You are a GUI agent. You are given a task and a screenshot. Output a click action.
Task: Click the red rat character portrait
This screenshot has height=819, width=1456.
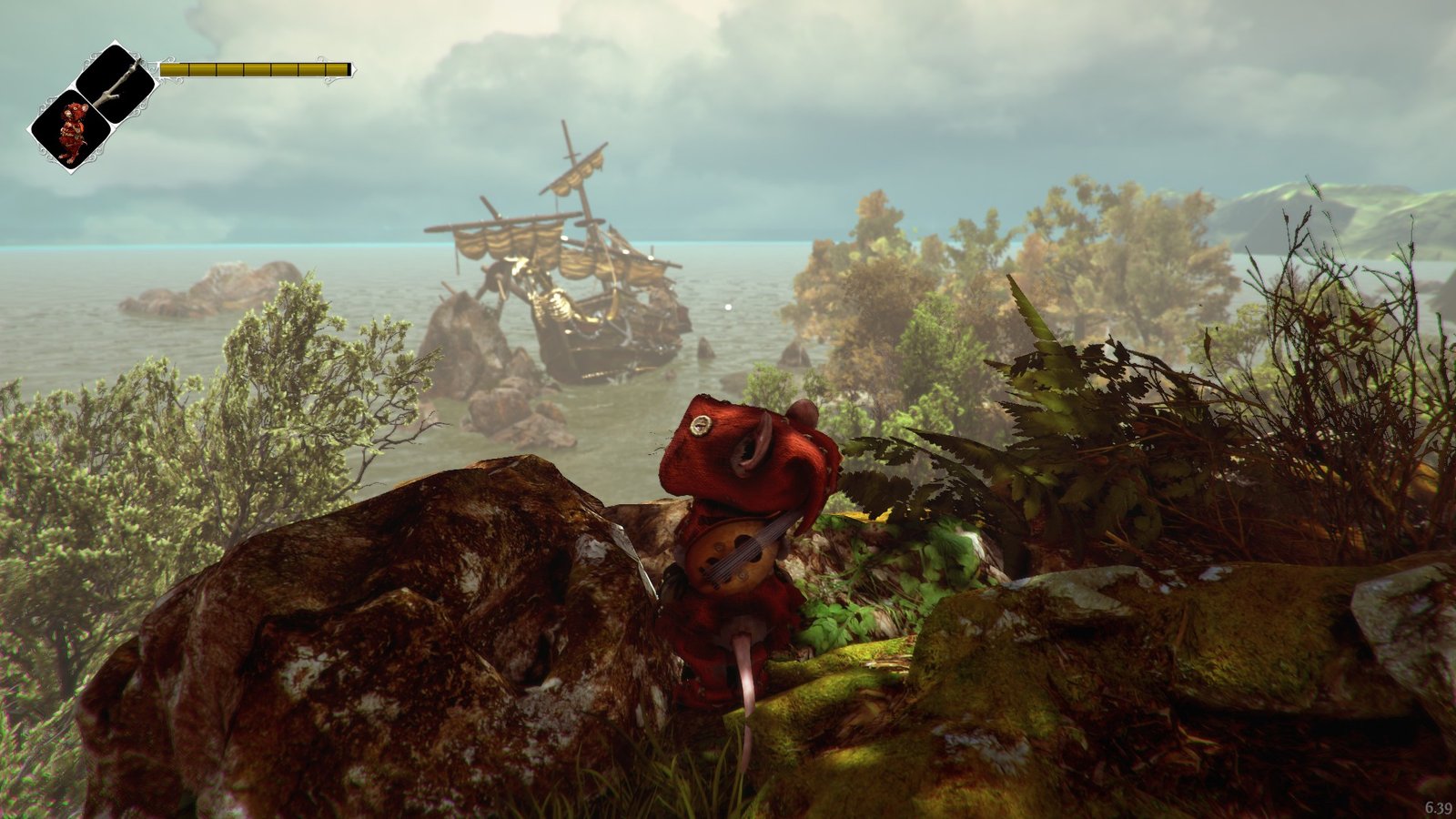click(72, 130)
